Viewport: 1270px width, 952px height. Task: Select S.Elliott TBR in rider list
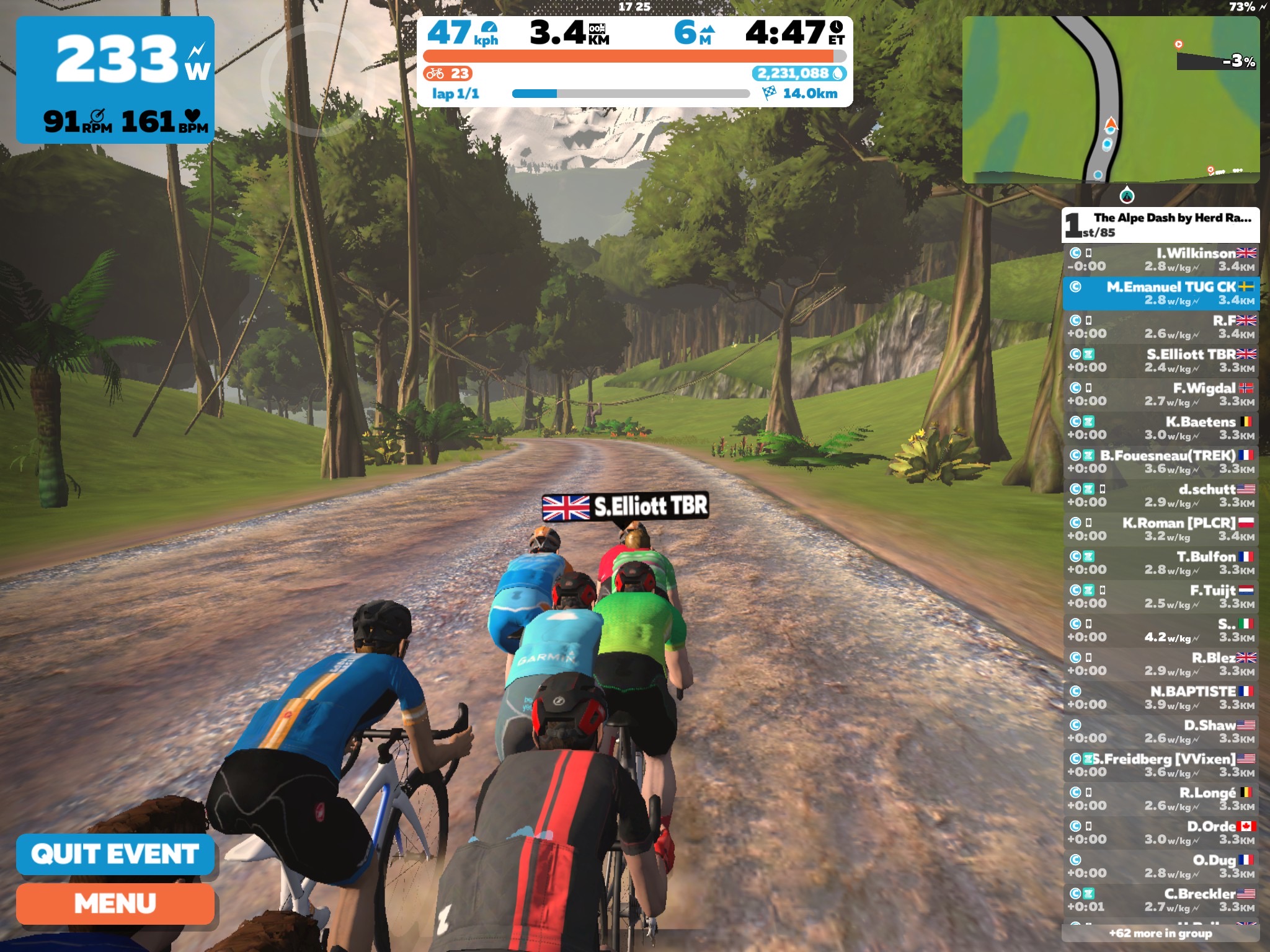[1160, 361]
